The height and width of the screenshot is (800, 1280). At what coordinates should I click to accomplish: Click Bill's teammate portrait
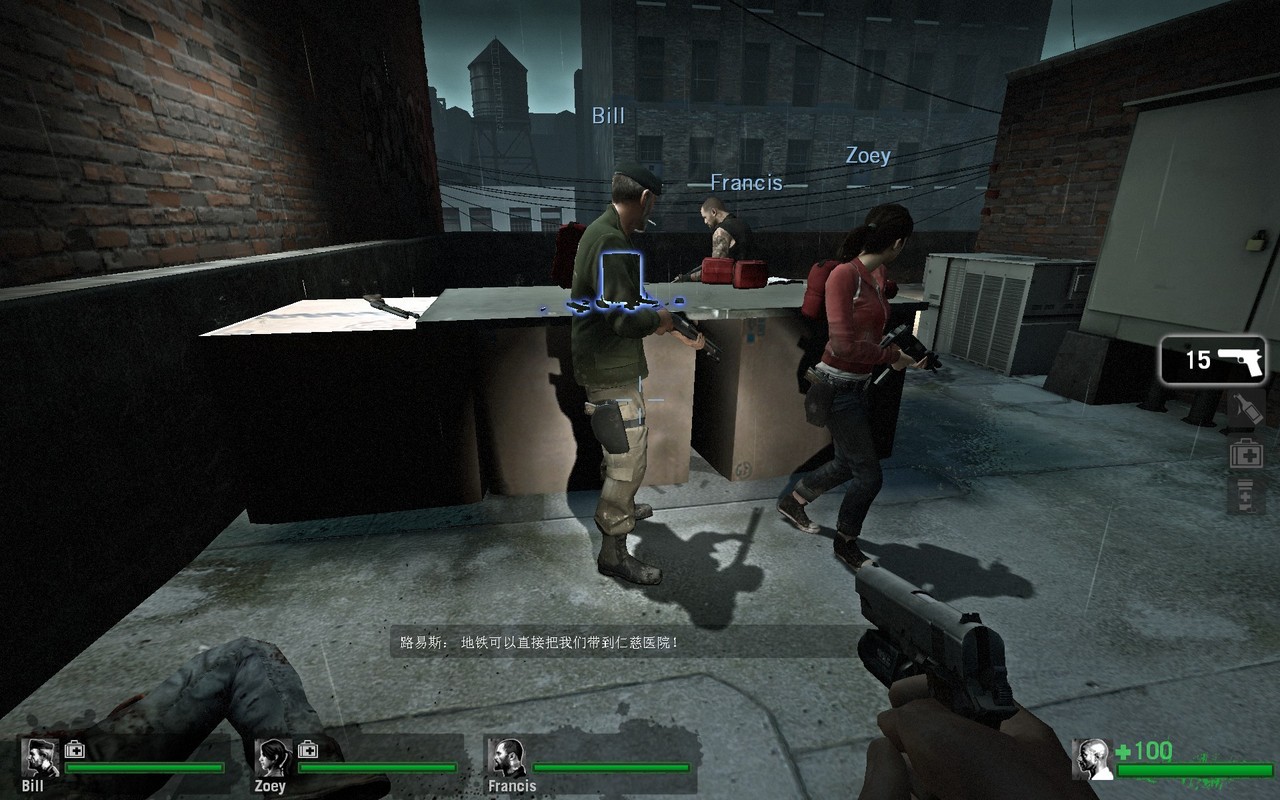[x=41, y=757]
